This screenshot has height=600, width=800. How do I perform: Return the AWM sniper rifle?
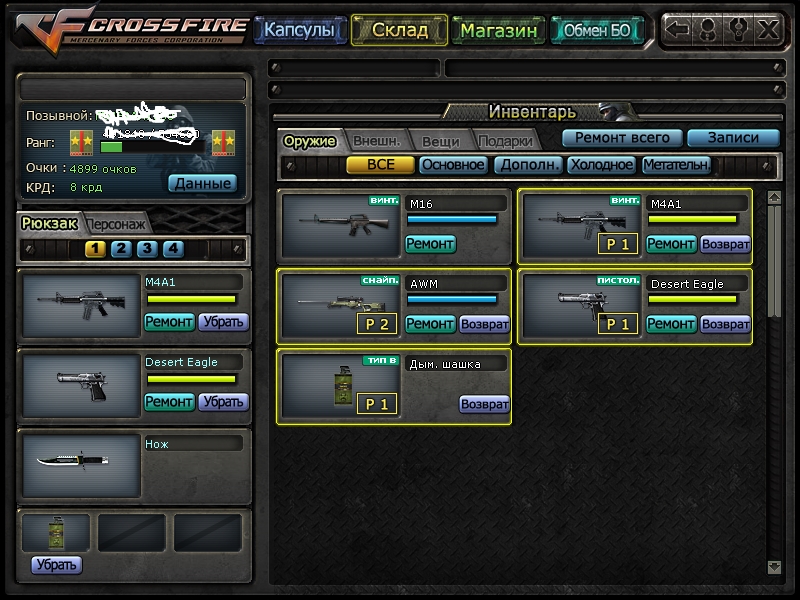484,324
